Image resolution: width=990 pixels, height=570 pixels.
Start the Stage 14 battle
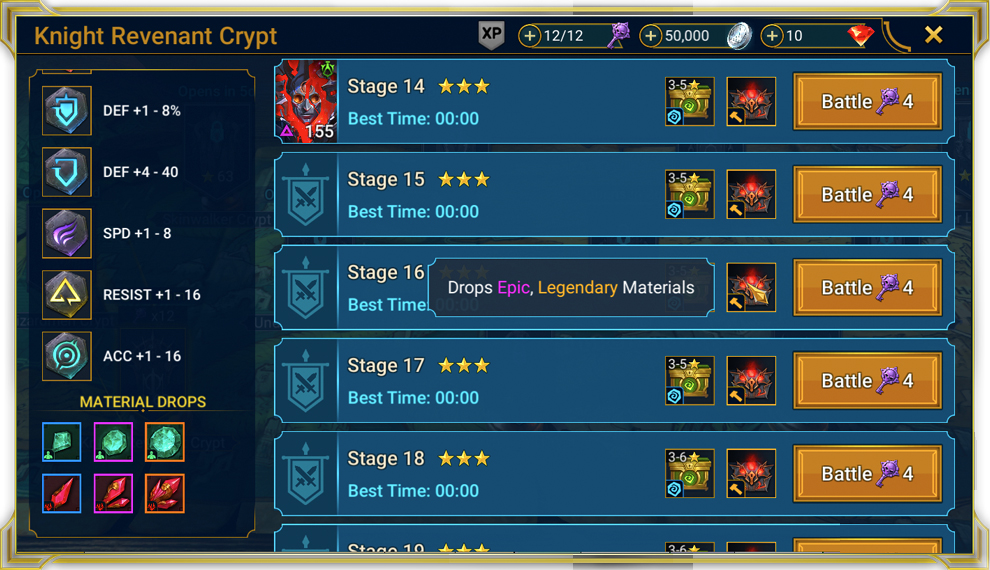(x=867, y=101)
